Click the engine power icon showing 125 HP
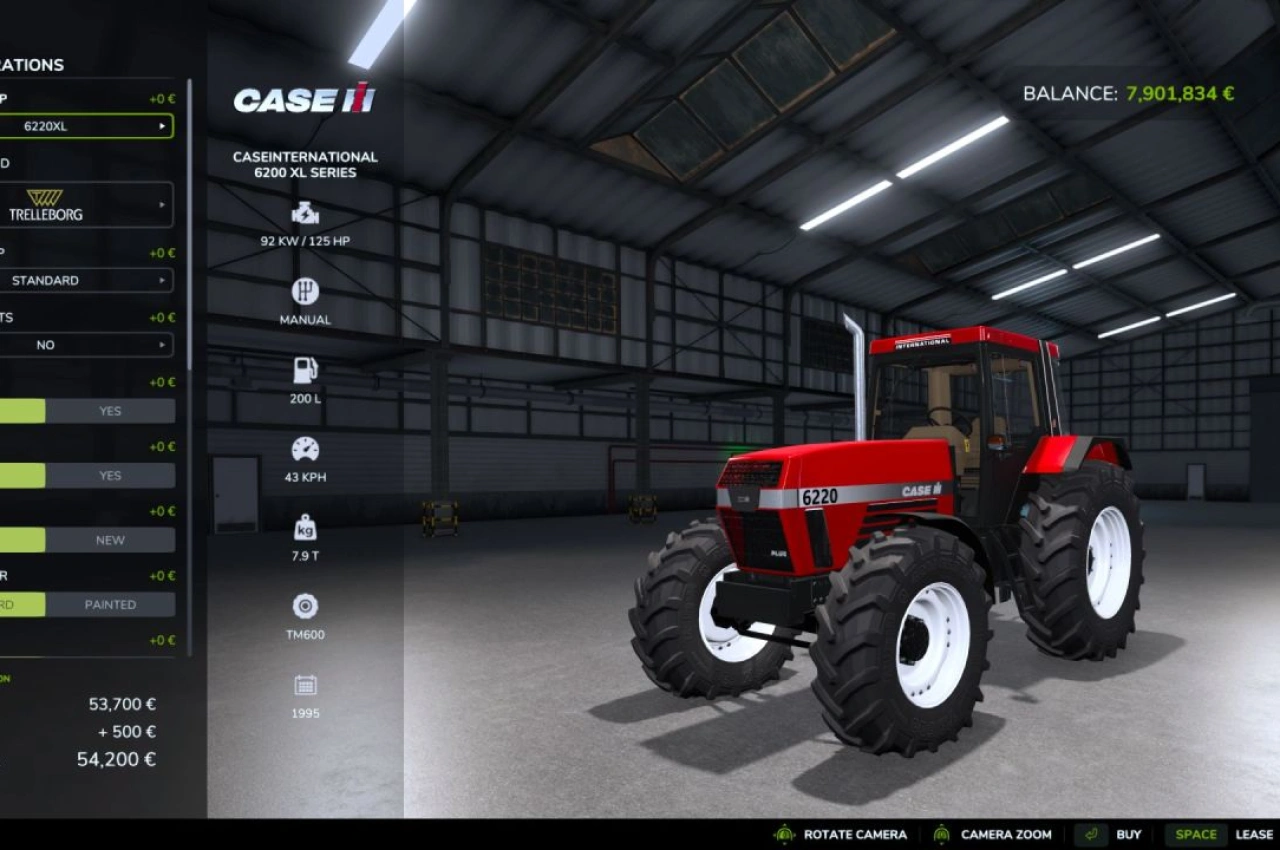This screenshot has width=1280, height=850. (304, 212)
